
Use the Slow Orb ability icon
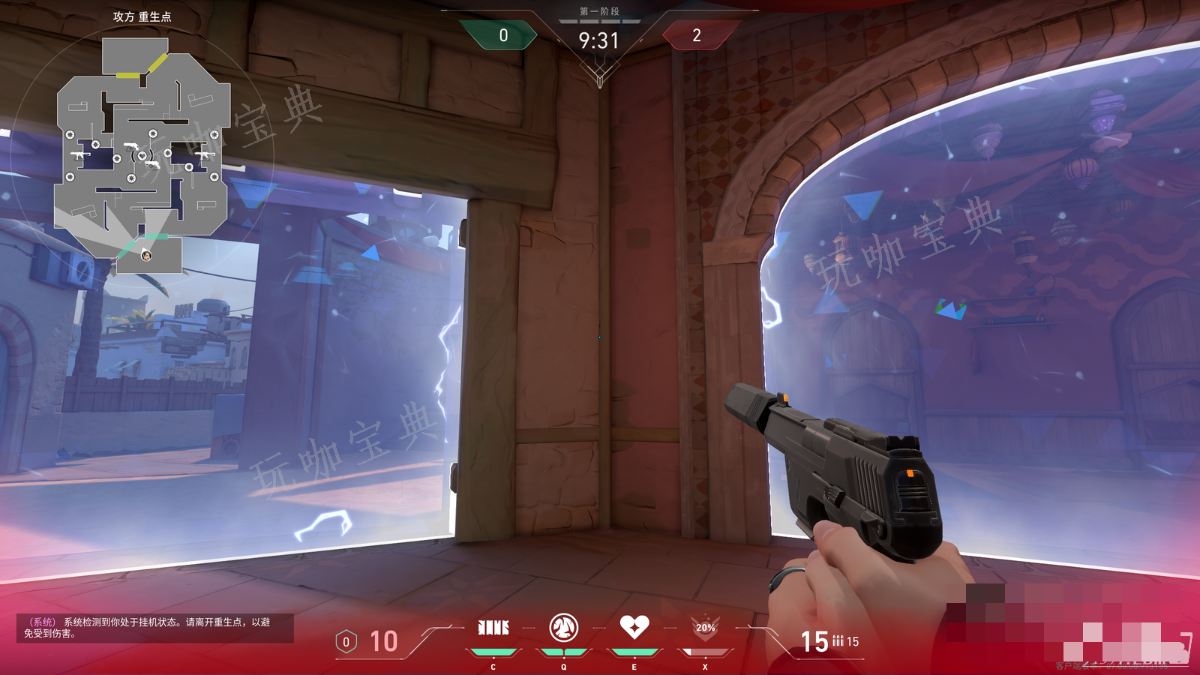pos(563,627)
